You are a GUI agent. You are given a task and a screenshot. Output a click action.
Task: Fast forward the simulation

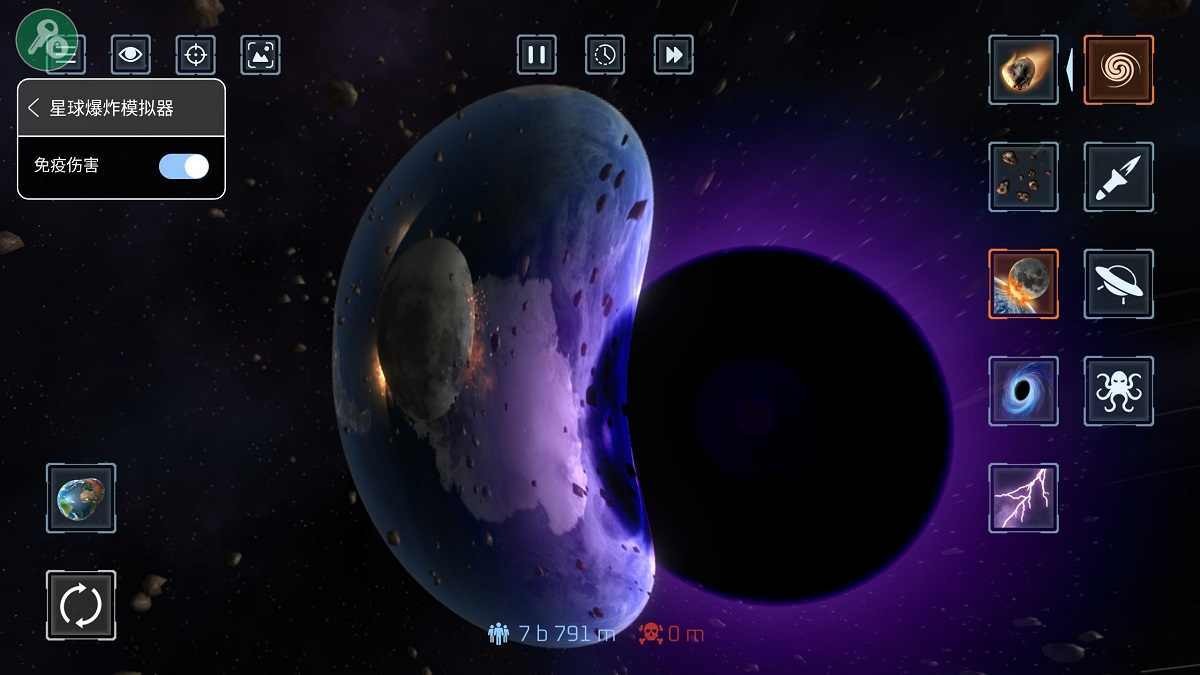674,54
